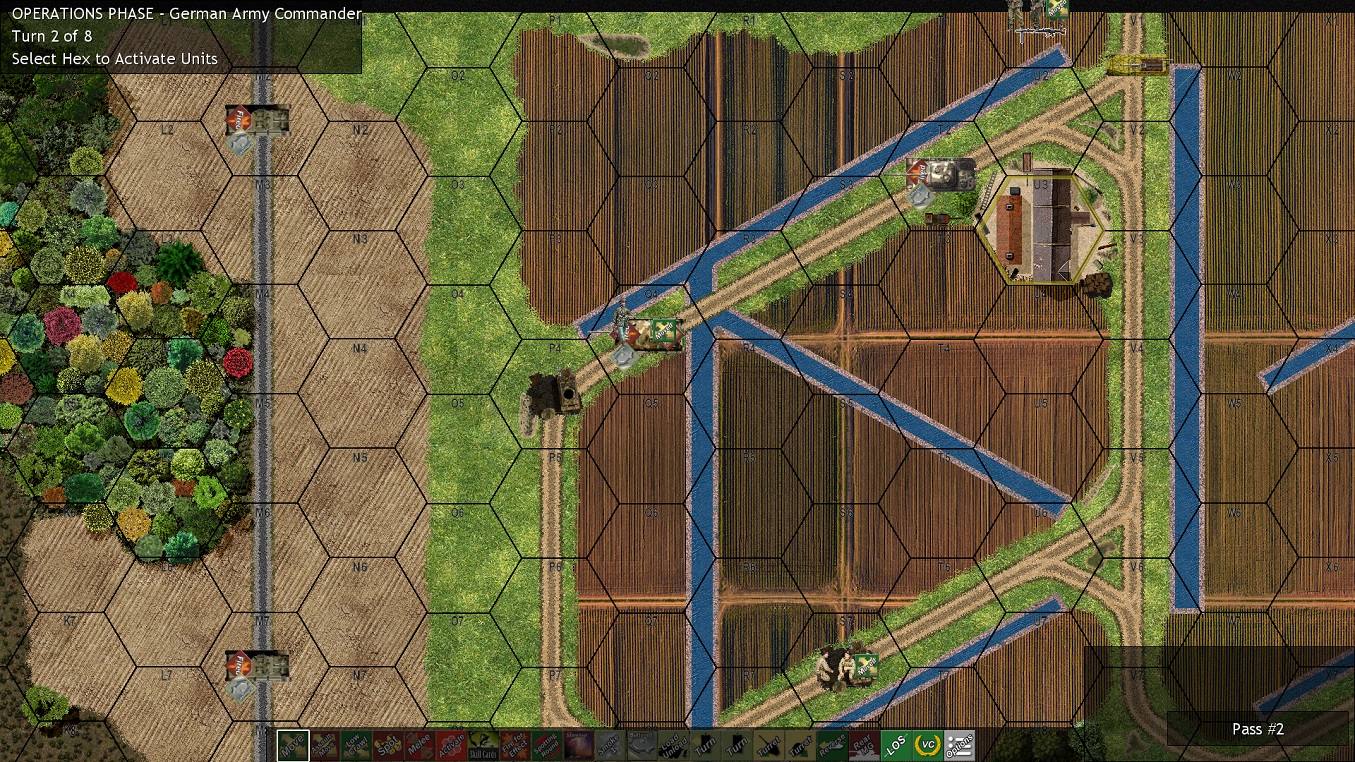Toggle Reverse movement mode
The image size is (1355, 762).
[x=830, y=745]
